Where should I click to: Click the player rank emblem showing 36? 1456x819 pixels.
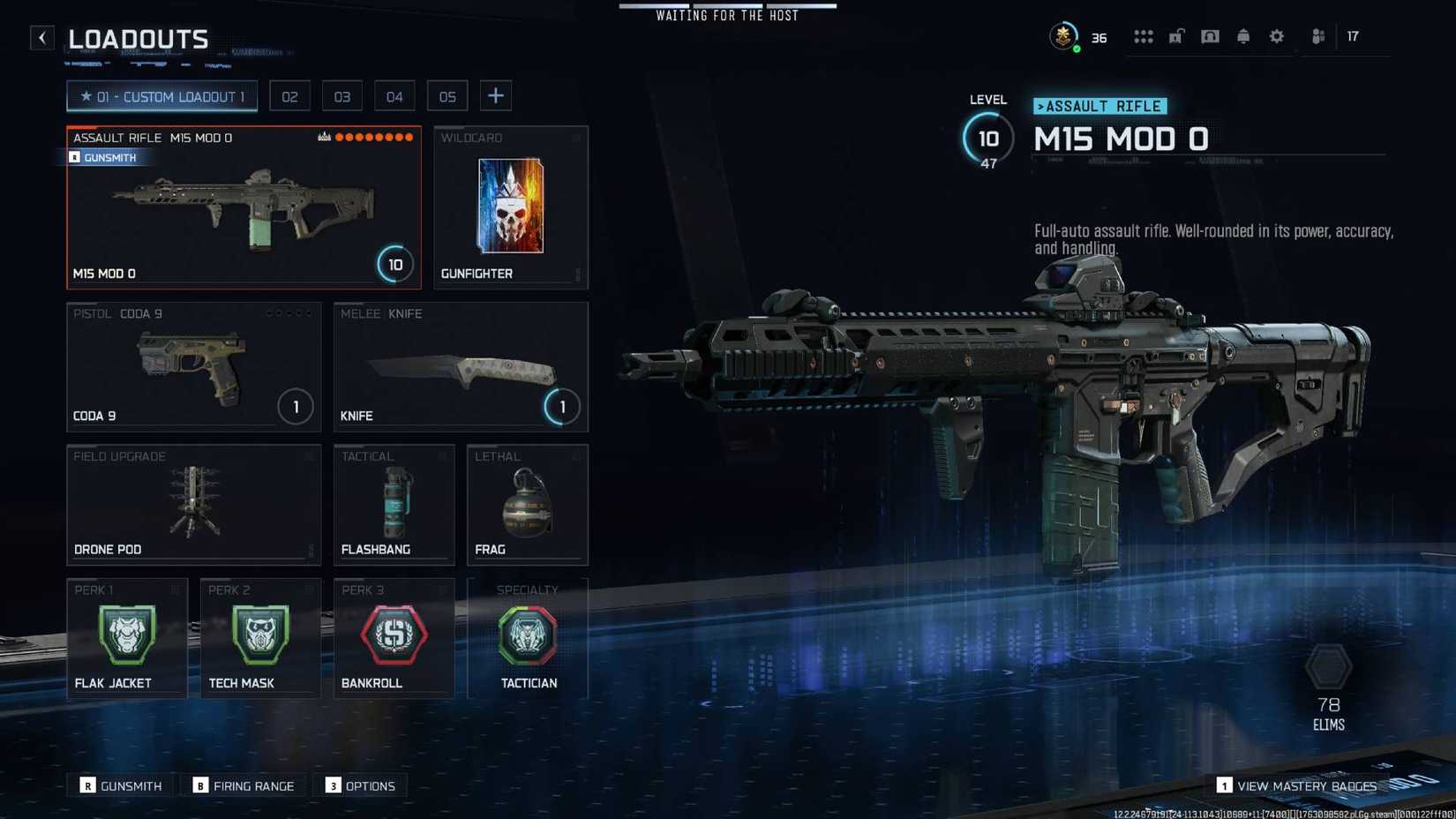pyautogui.click(x=1063, y=36)
